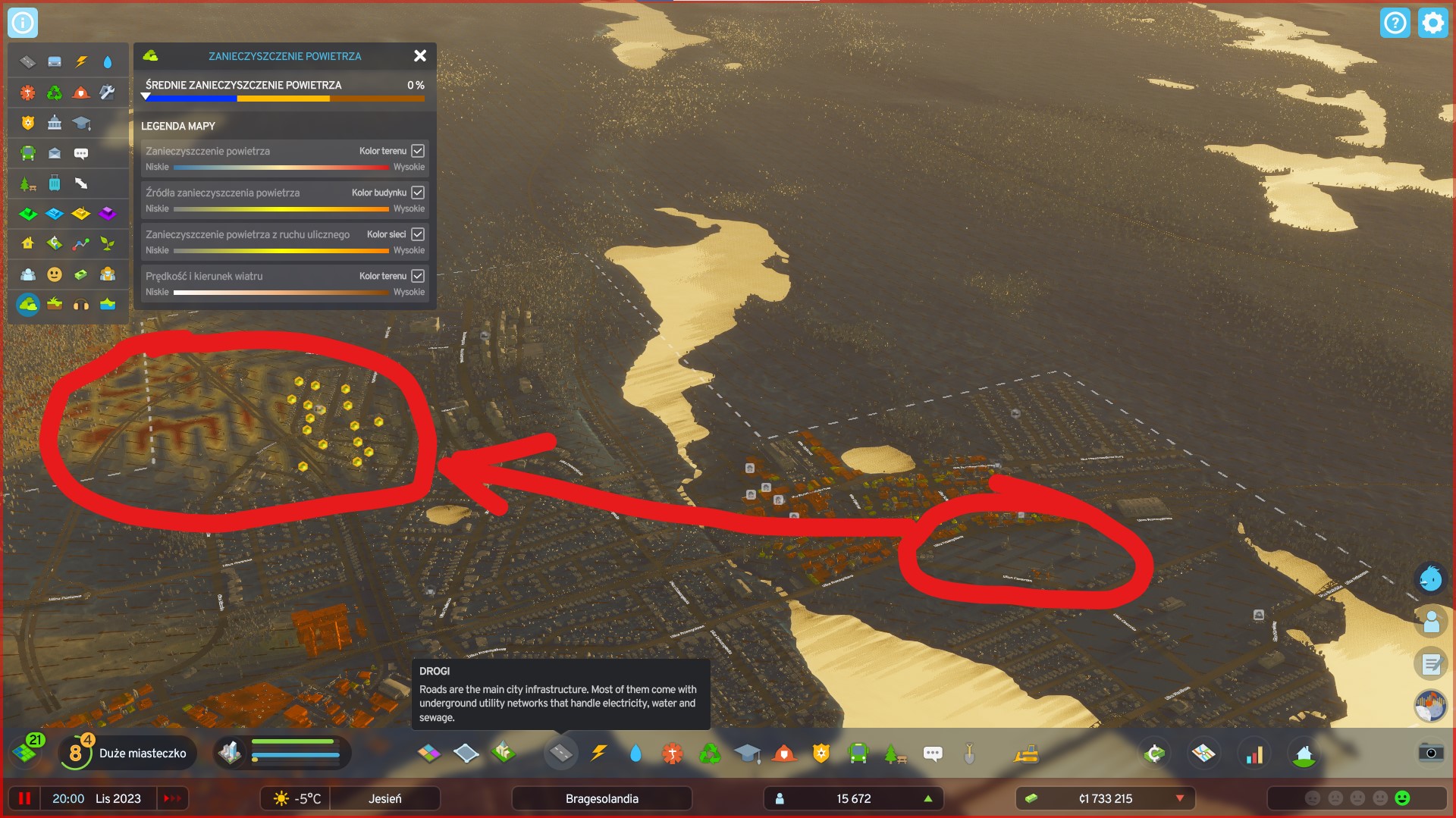Pause the simulation
Screen dimensions: 1456x818
point(25,798)
